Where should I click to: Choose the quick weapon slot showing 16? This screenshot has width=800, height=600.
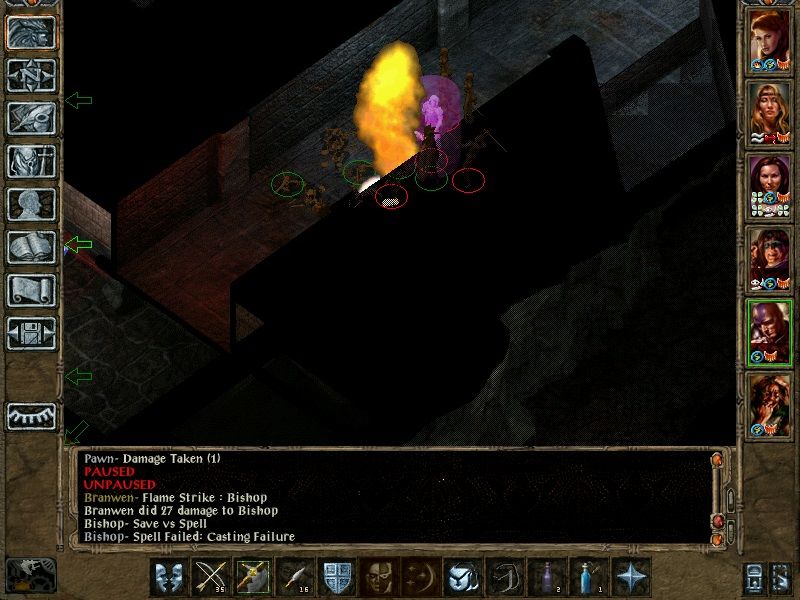point(295,577)
